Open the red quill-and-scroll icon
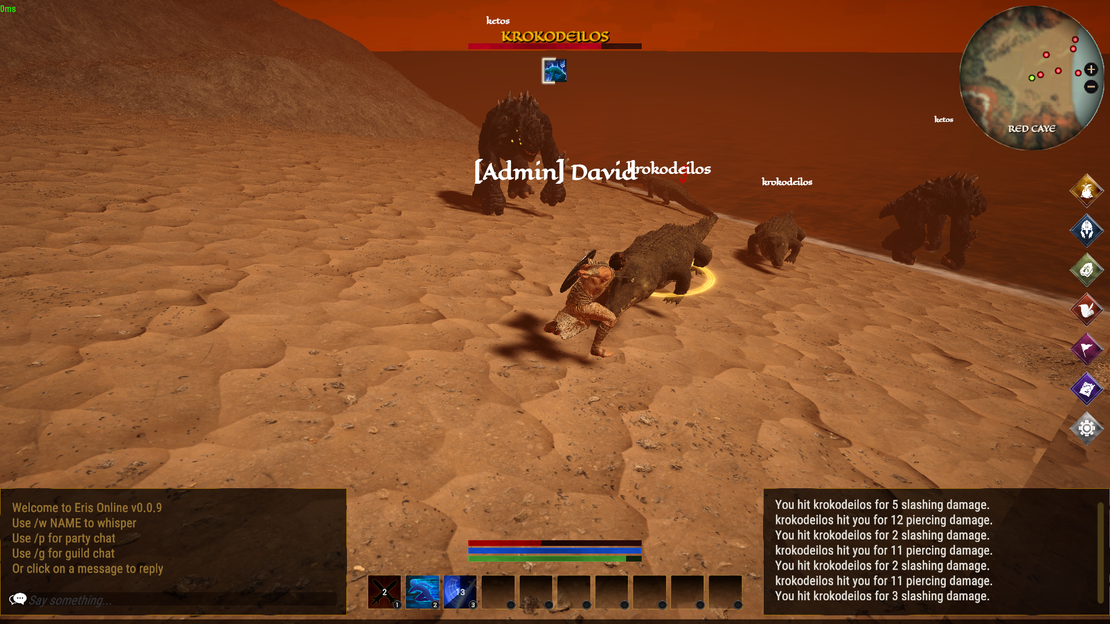The width and height of the screenshot is (1110, 624). click(1087, 309)
